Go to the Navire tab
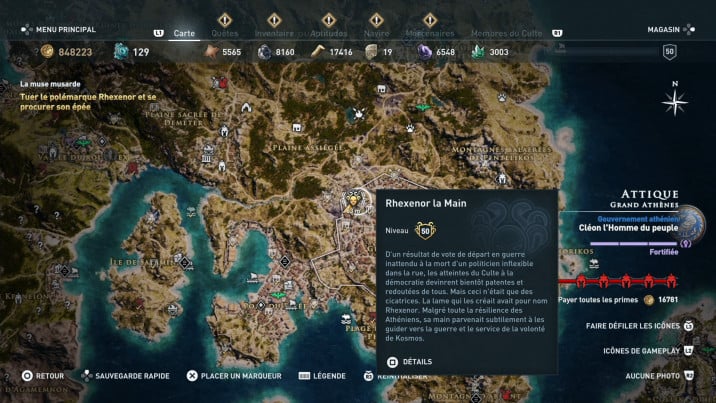716x403 pixels. click(x=375, y=33)
